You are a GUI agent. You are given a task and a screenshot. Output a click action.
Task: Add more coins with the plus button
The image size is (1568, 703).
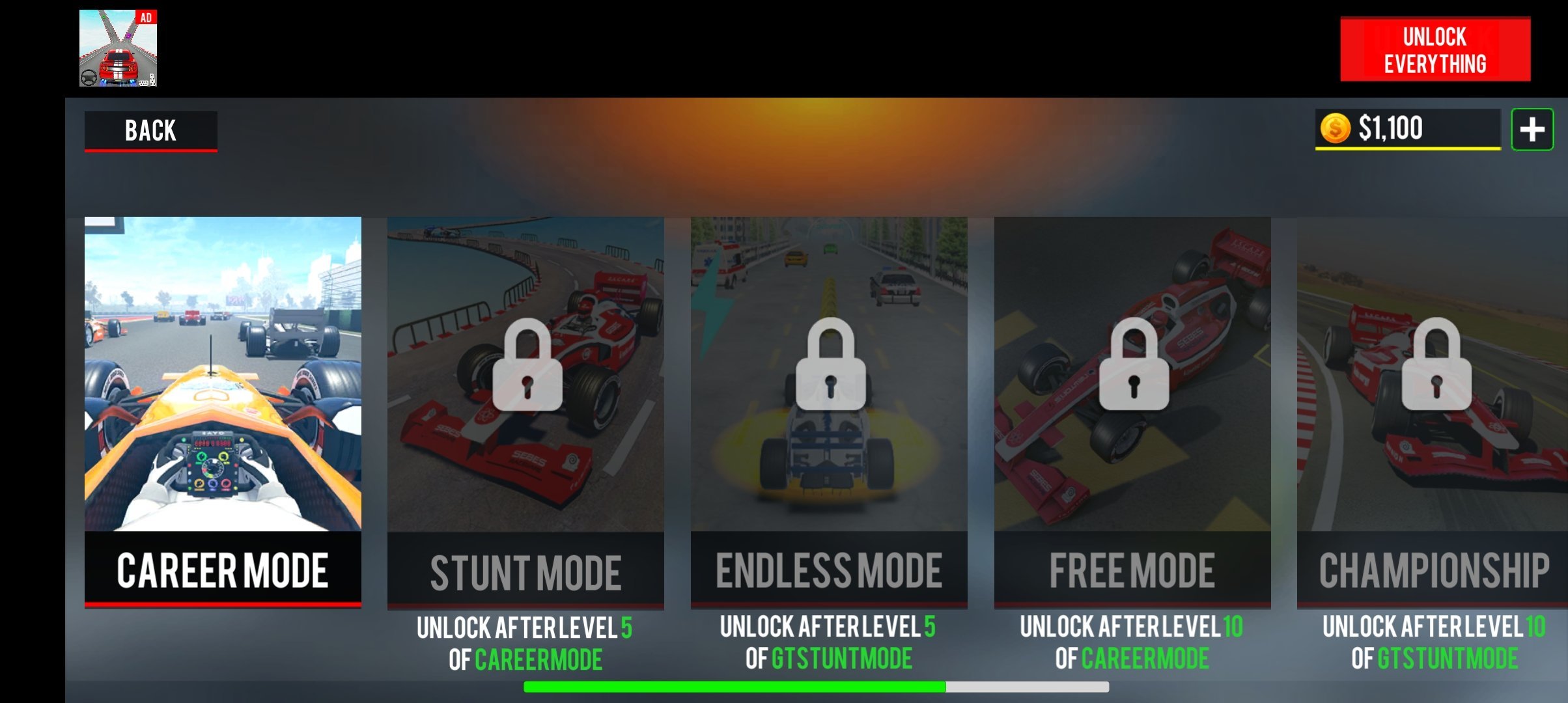1532,130
